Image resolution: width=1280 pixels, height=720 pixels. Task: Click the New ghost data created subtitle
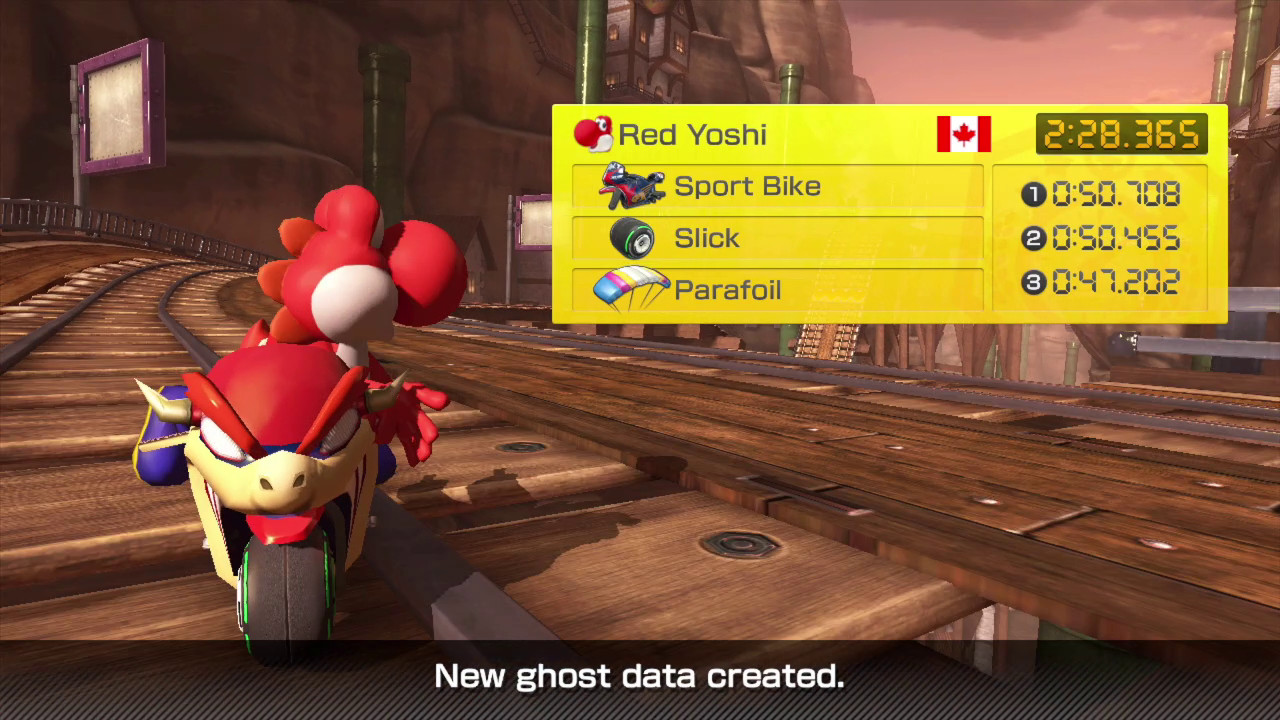click(640, 676)
